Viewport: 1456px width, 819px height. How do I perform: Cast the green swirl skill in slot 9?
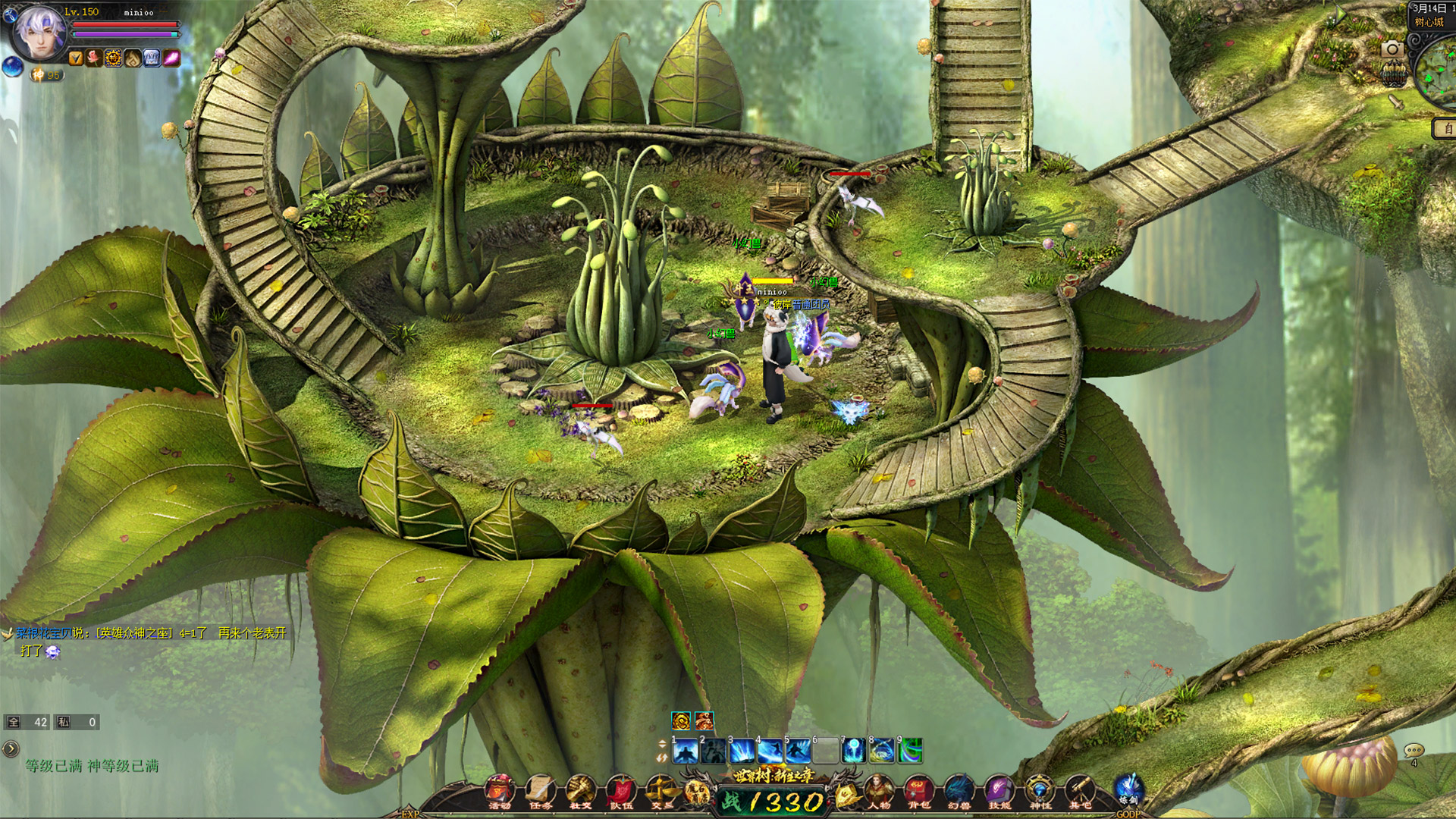[910, 751]
